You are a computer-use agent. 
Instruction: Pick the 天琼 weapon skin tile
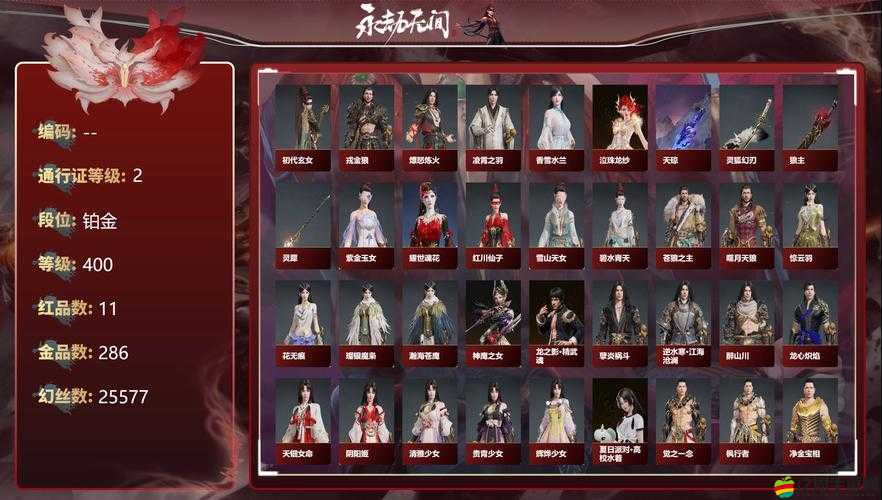[683, 125]
